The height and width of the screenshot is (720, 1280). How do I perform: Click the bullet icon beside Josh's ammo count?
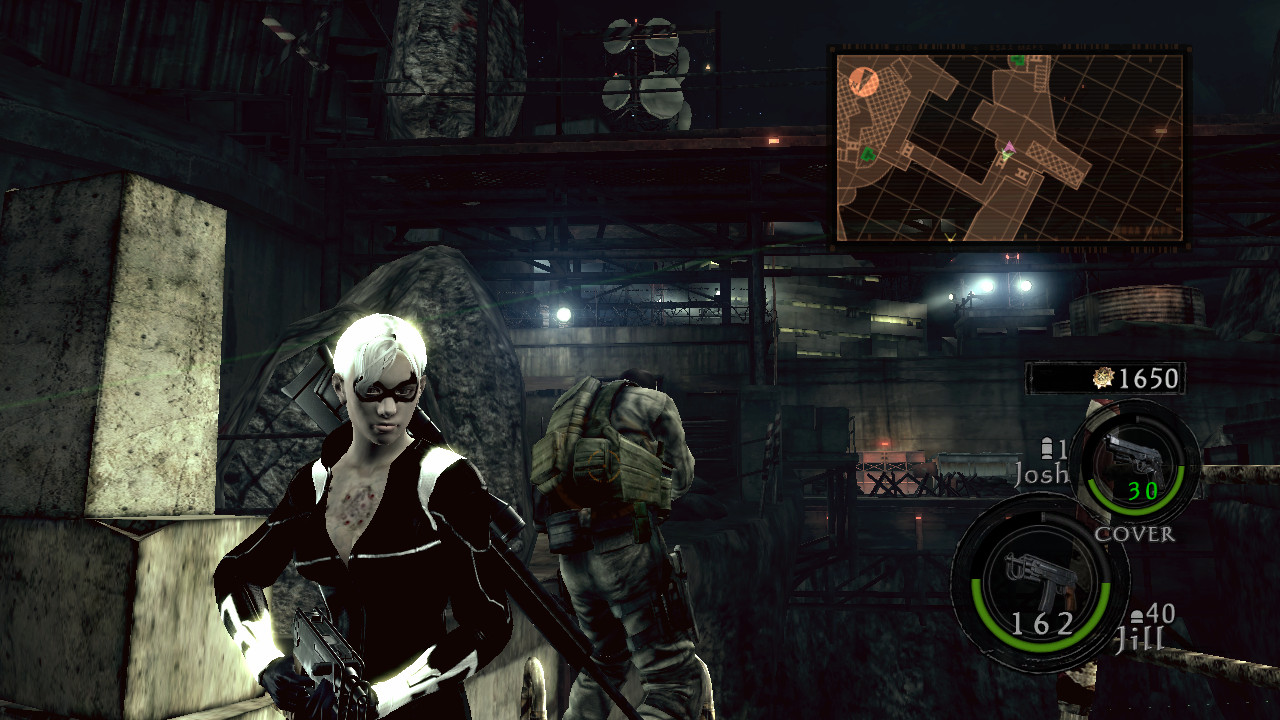point(1048,448)
